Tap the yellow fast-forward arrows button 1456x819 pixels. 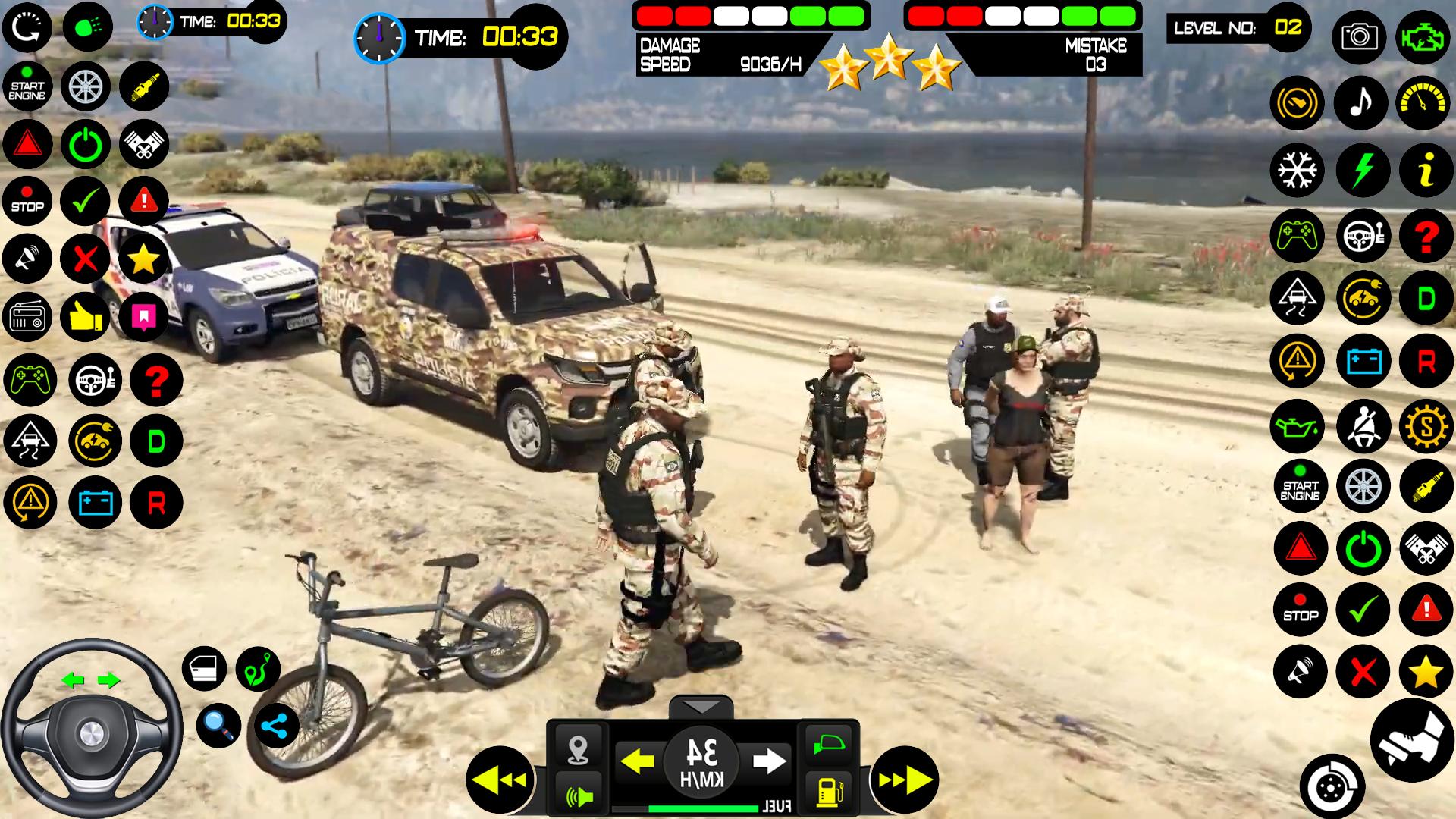(x=904, y=780)
